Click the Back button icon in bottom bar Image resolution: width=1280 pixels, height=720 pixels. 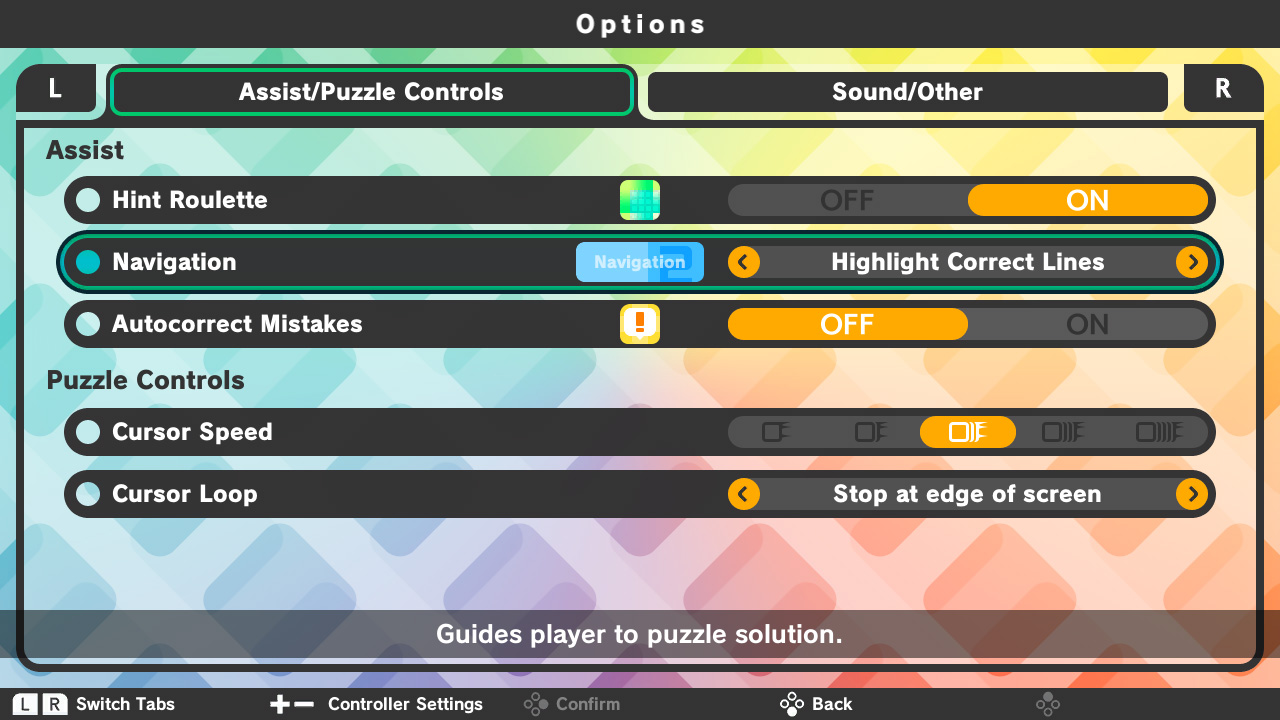pyautogui.click(x=790, y=703)
